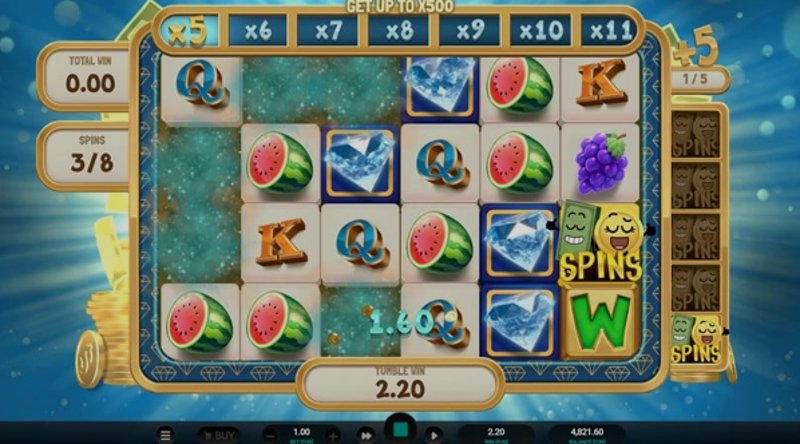Image resolution: width=800 pixels, height=444 pixels.
Task: Open the hamburger menu in the bottom bar
Action: click(166, 435)
